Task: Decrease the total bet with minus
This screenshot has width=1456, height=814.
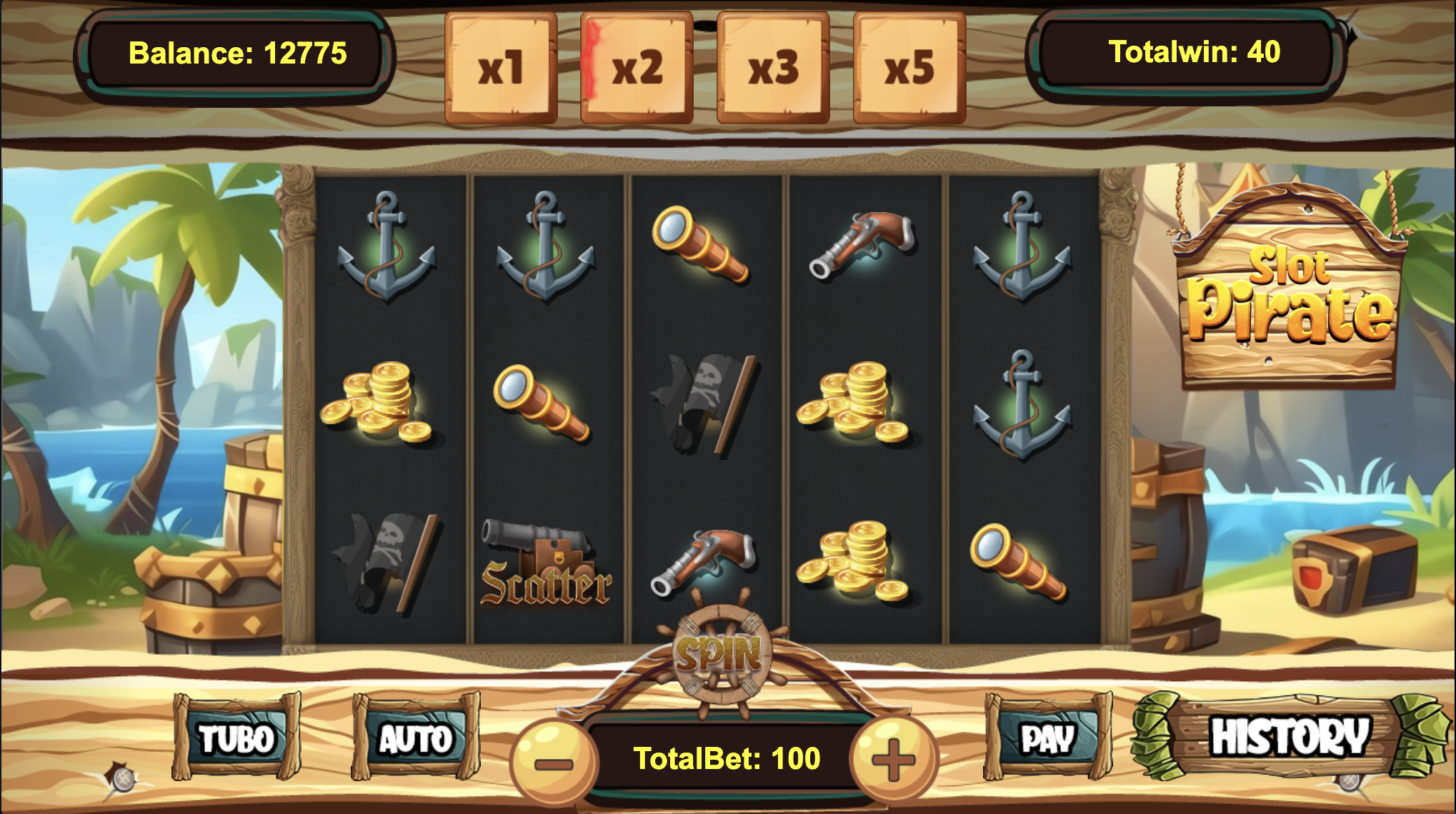Action: coord(553,761)
